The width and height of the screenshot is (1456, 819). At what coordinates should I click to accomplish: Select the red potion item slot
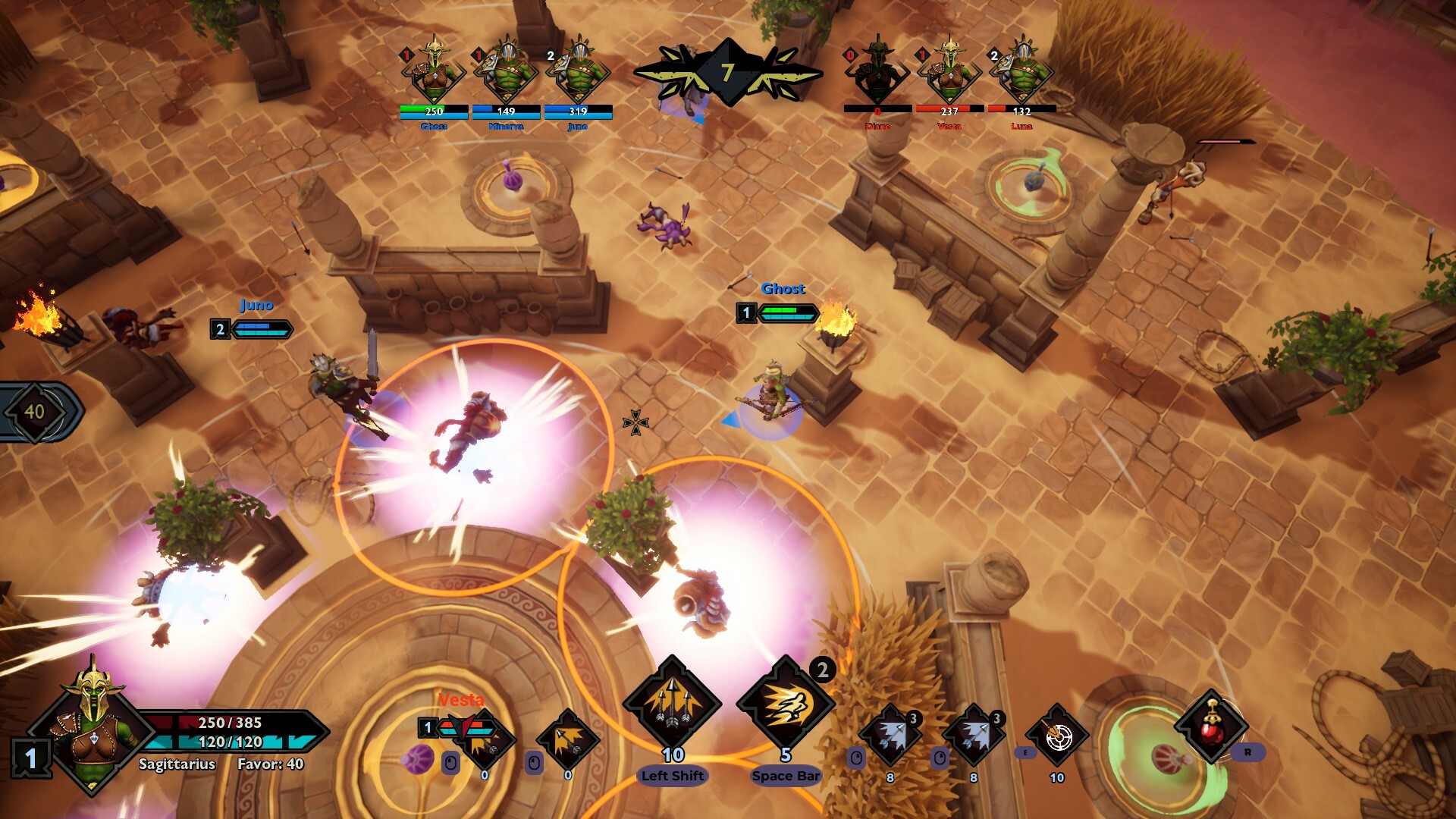coord(1211,726)
